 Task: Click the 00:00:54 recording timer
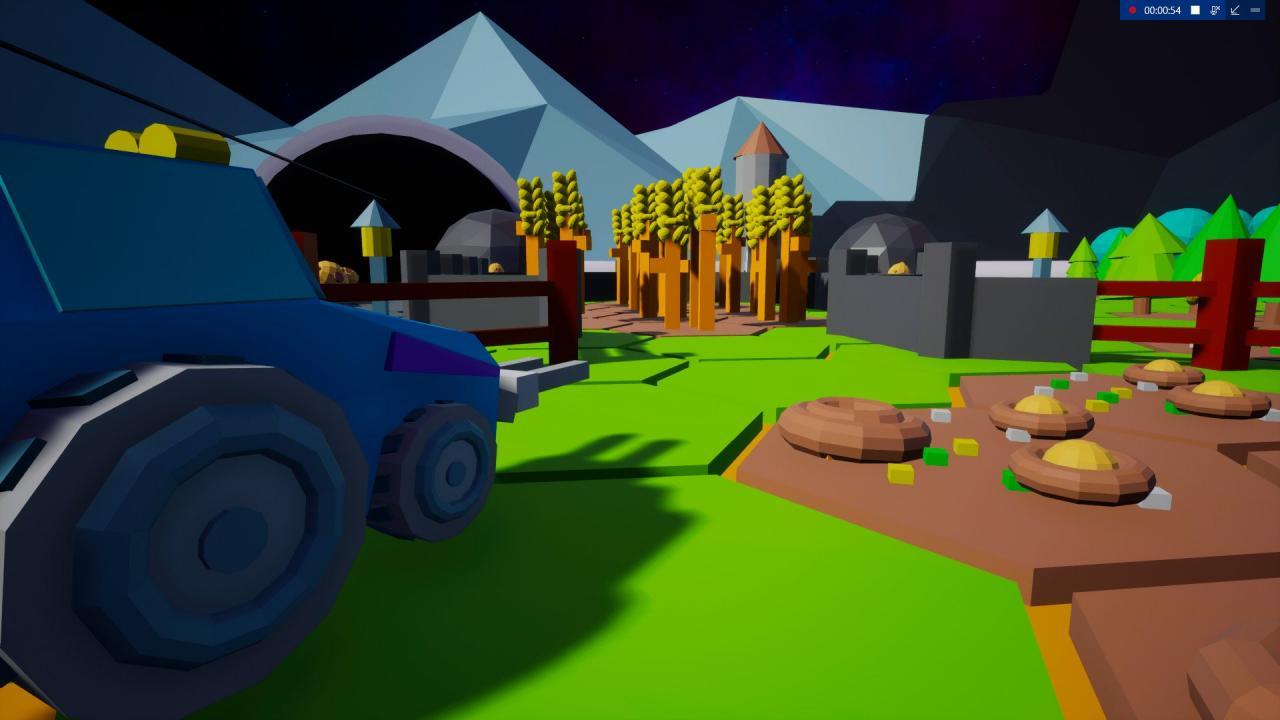(x=1162, y=10)
